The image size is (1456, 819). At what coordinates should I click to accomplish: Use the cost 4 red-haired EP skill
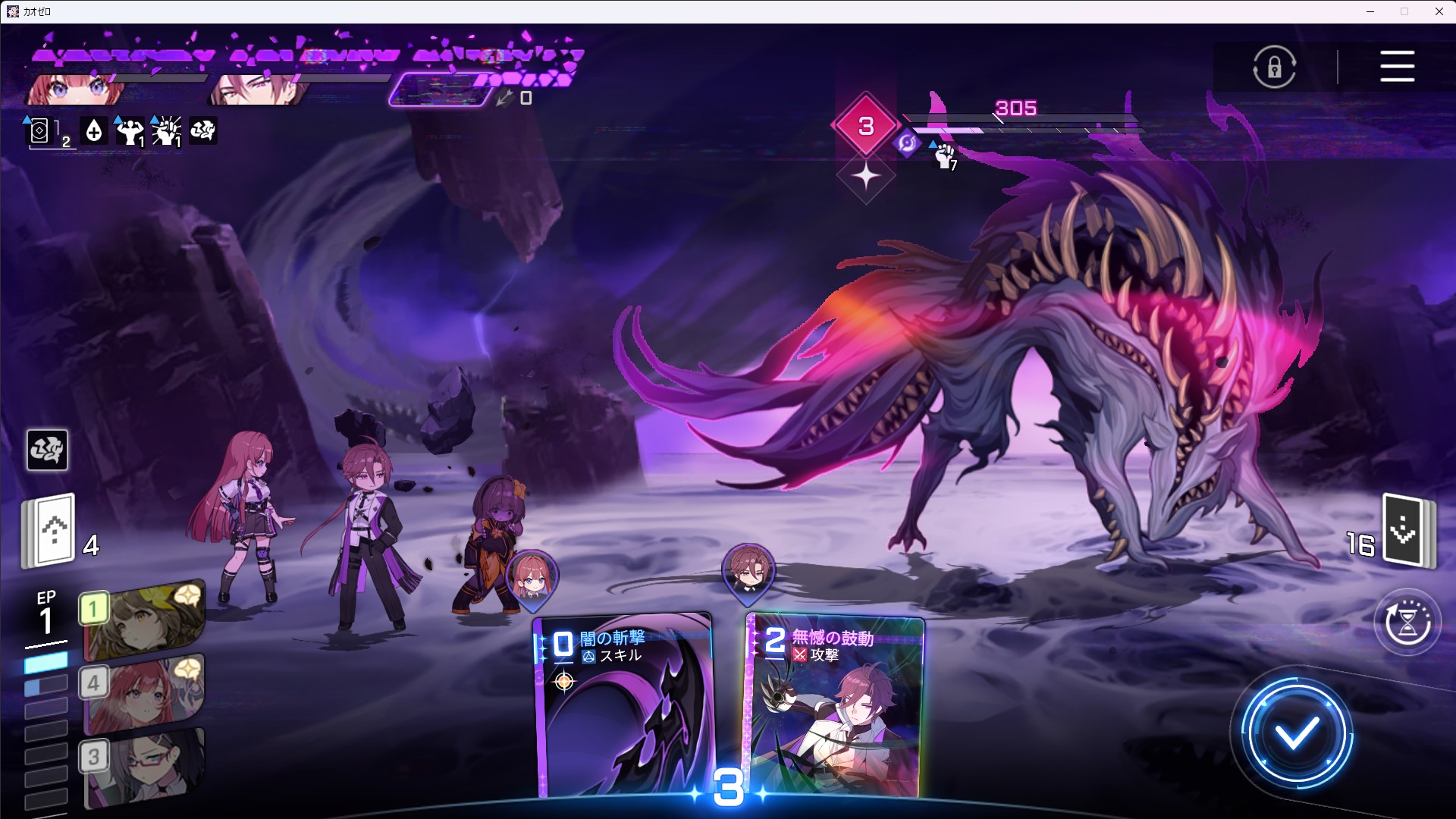(143, 694)
